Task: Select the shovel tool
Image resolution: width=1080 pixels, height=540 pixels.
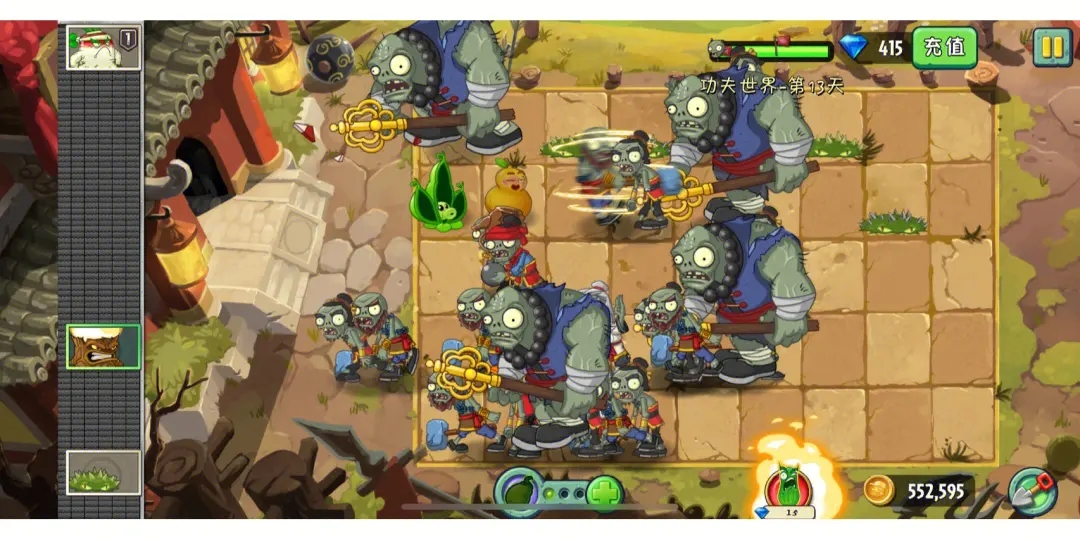Action: (1031, 490)
